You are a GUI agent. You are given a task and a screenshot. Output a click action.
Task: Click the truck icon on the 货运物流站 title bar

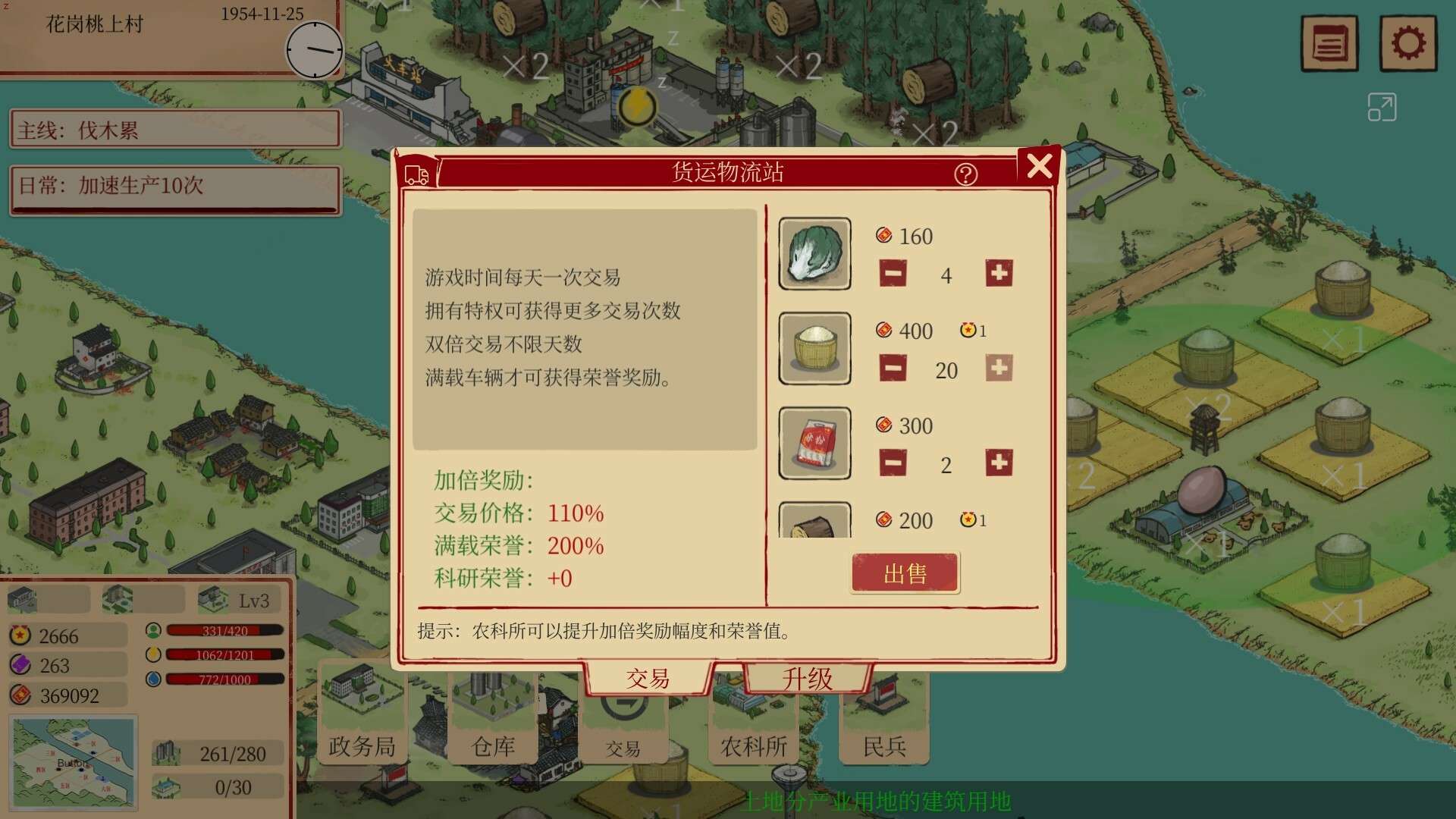pos(416,173)
